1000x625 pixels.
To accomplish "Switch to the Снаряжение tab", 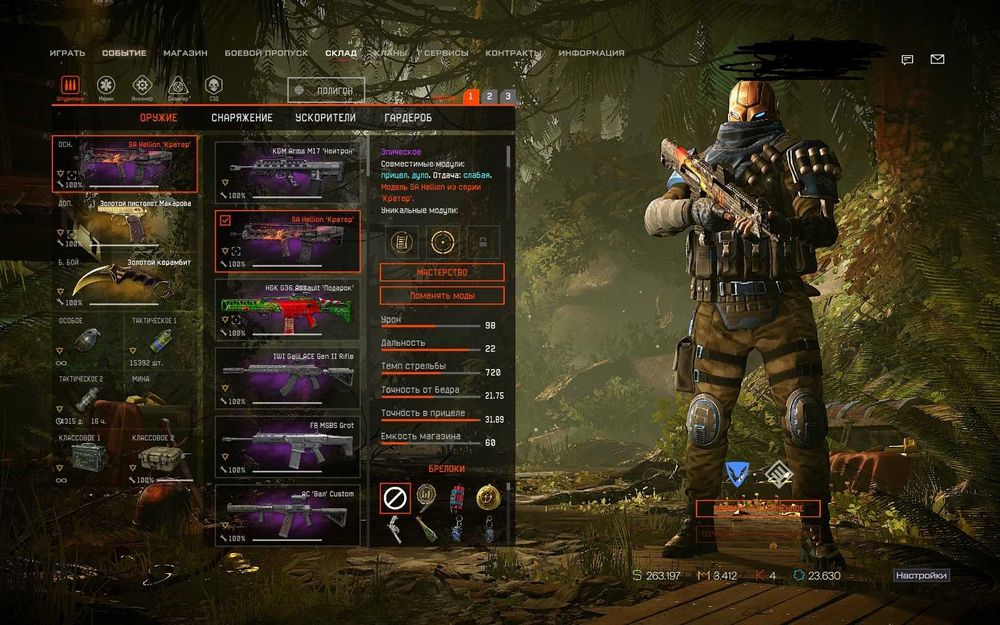I will (x=241, y=118).
